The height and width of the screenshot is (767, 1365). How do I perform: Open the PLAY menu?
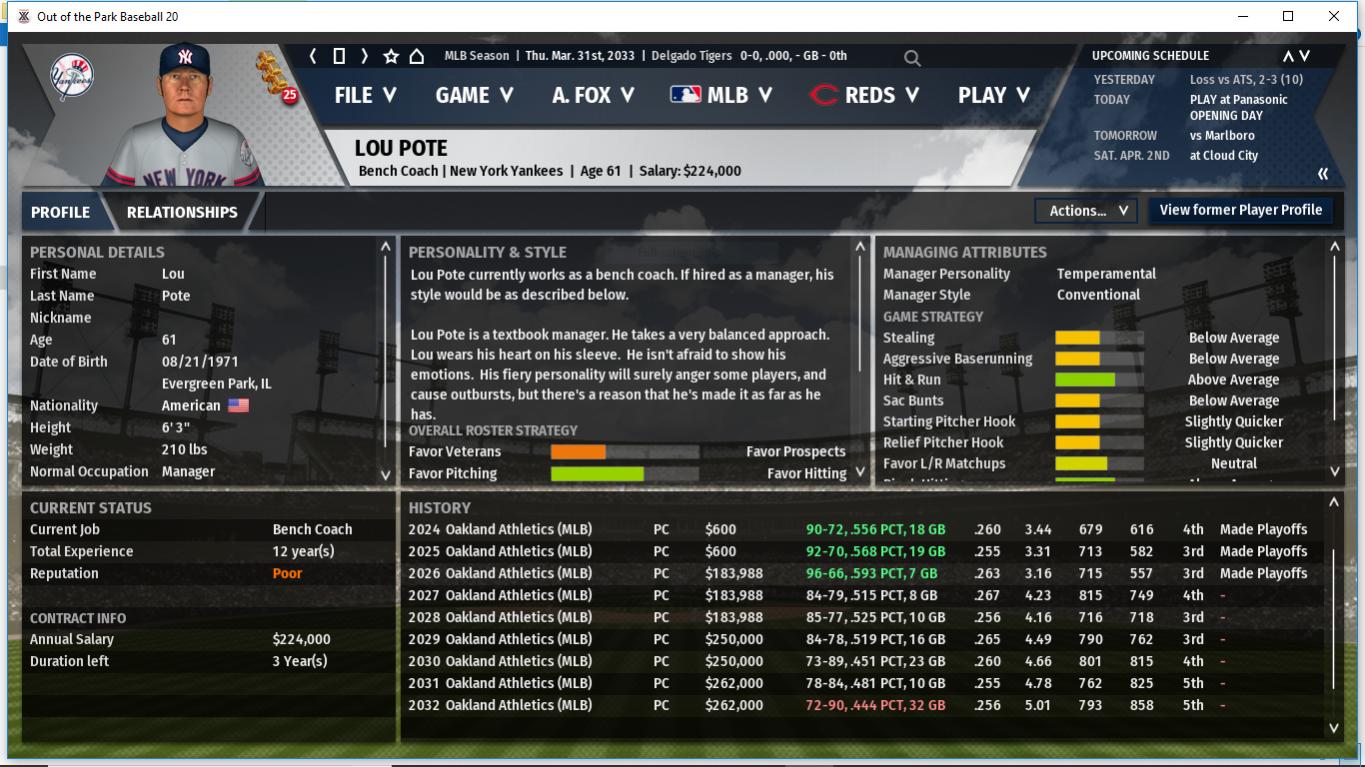(x=994, y=95)
